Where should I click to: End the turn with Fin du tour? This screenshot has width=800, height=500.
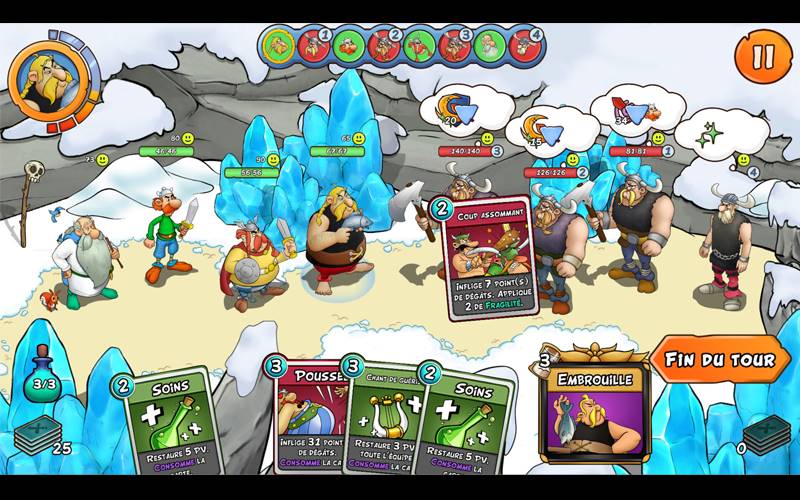click(720, 360)
